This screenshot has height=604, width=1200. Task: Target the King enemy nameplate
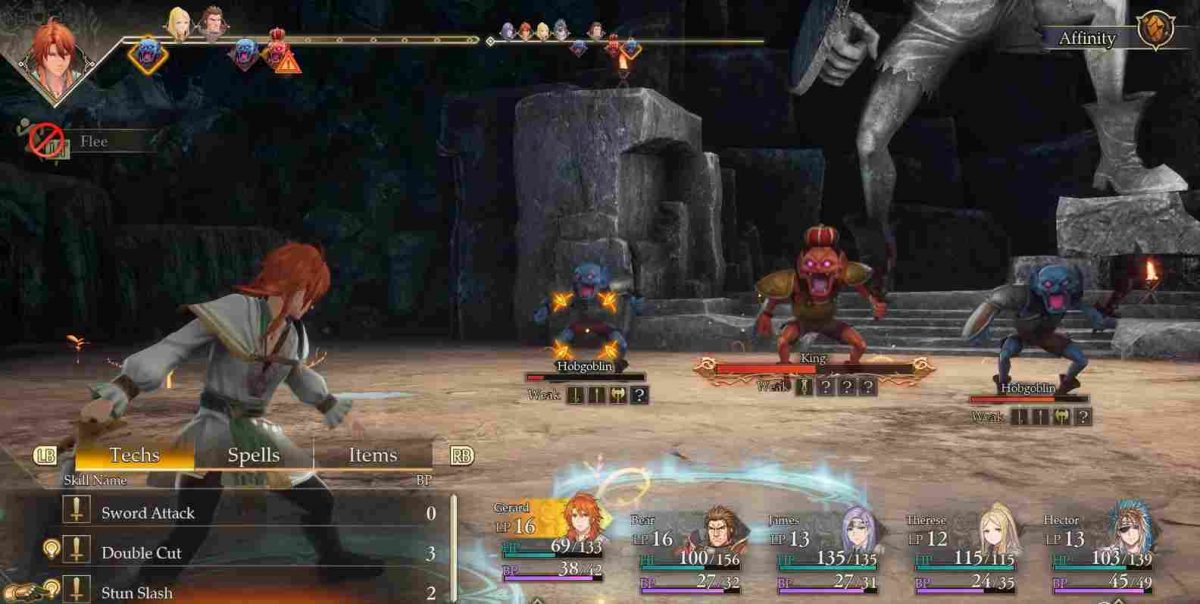(815, 357)
